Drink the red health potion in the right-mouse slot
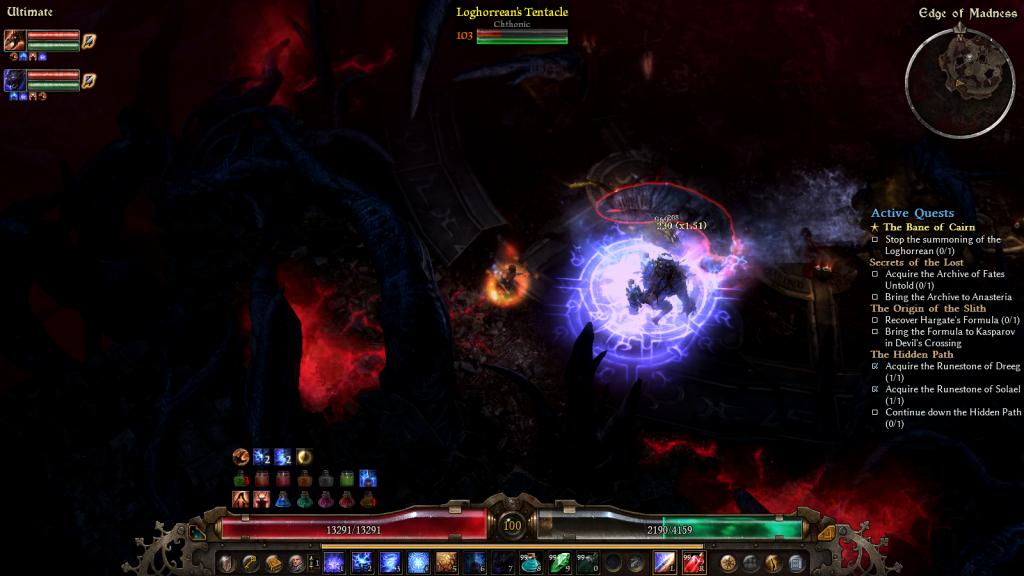The height and width of the screenshot is (576, 1024). tap(693, 562)
